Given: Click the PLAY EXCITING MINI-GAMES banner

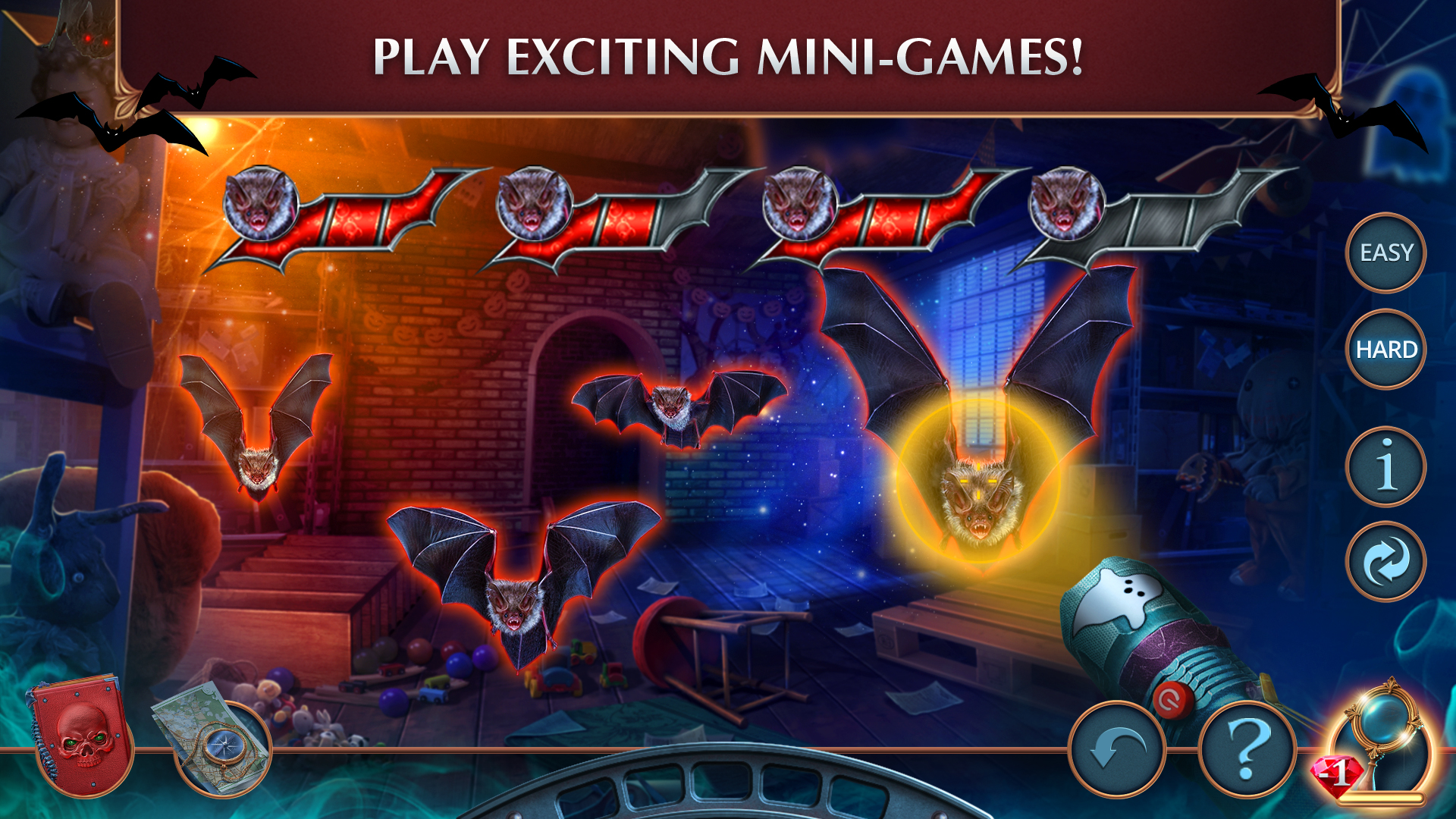Looking at the screenshot, I should tap(728, 53).
